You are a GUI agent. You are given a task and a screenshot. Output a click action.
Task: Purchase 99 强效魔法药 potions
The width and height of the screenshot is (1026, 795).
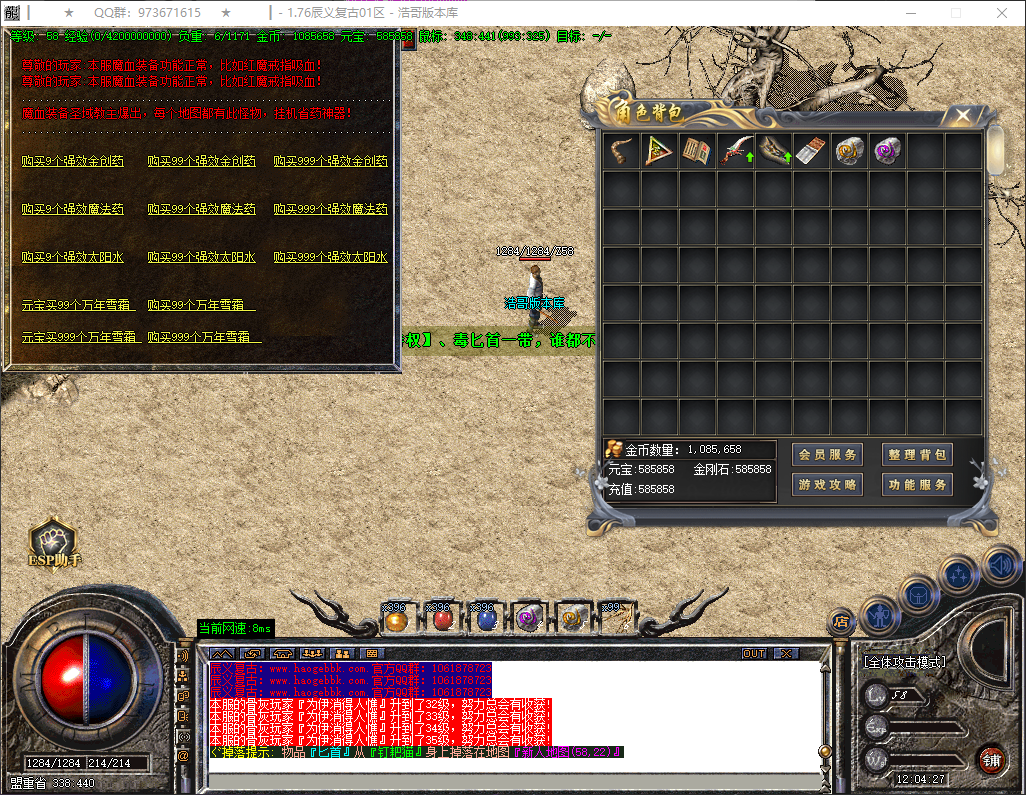pyautogui.click(x=201, y=209)
